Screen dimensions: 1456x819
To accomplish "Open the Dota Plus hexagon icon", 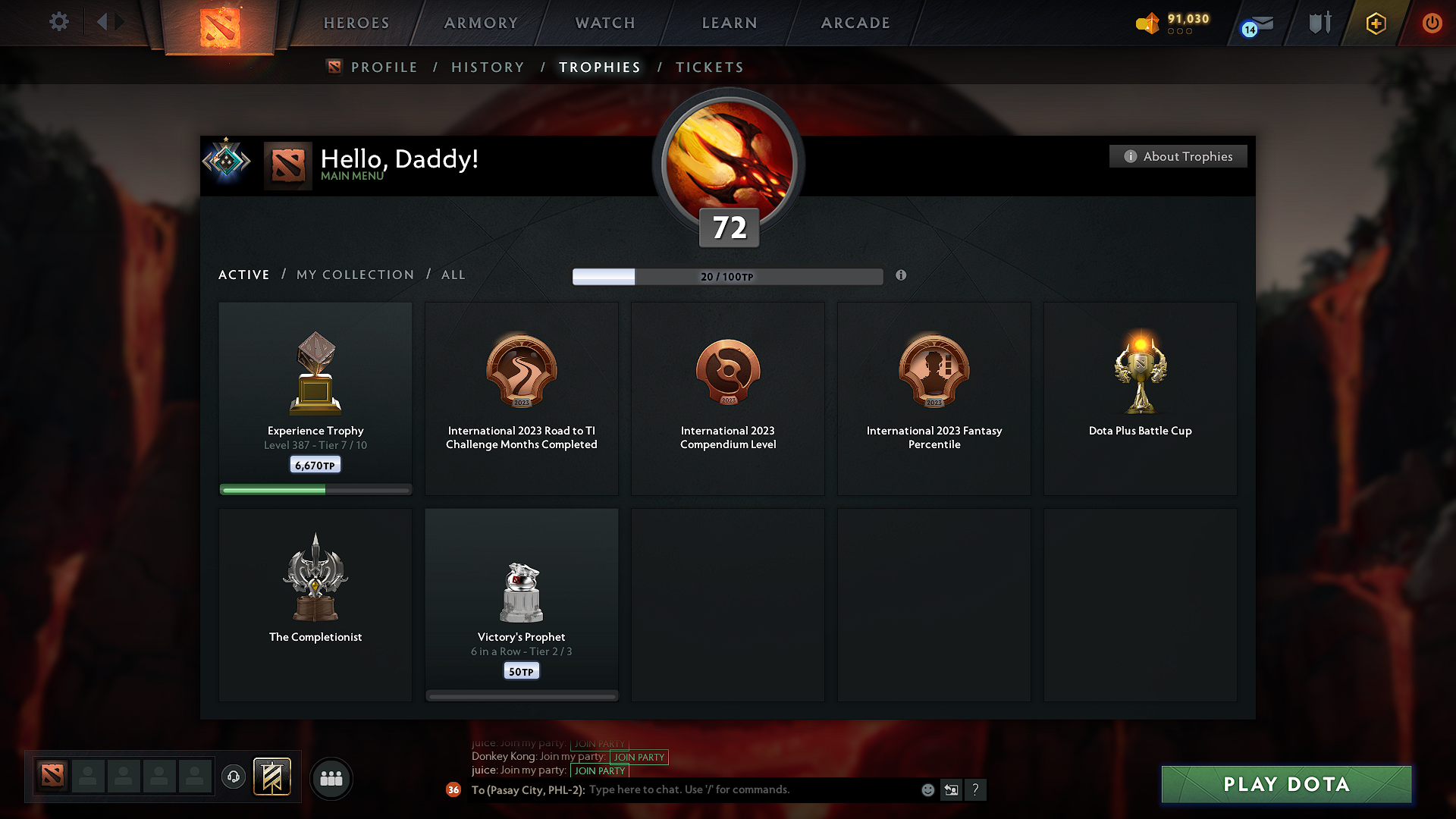I will pyautogui.click(x=1375, y=23).
